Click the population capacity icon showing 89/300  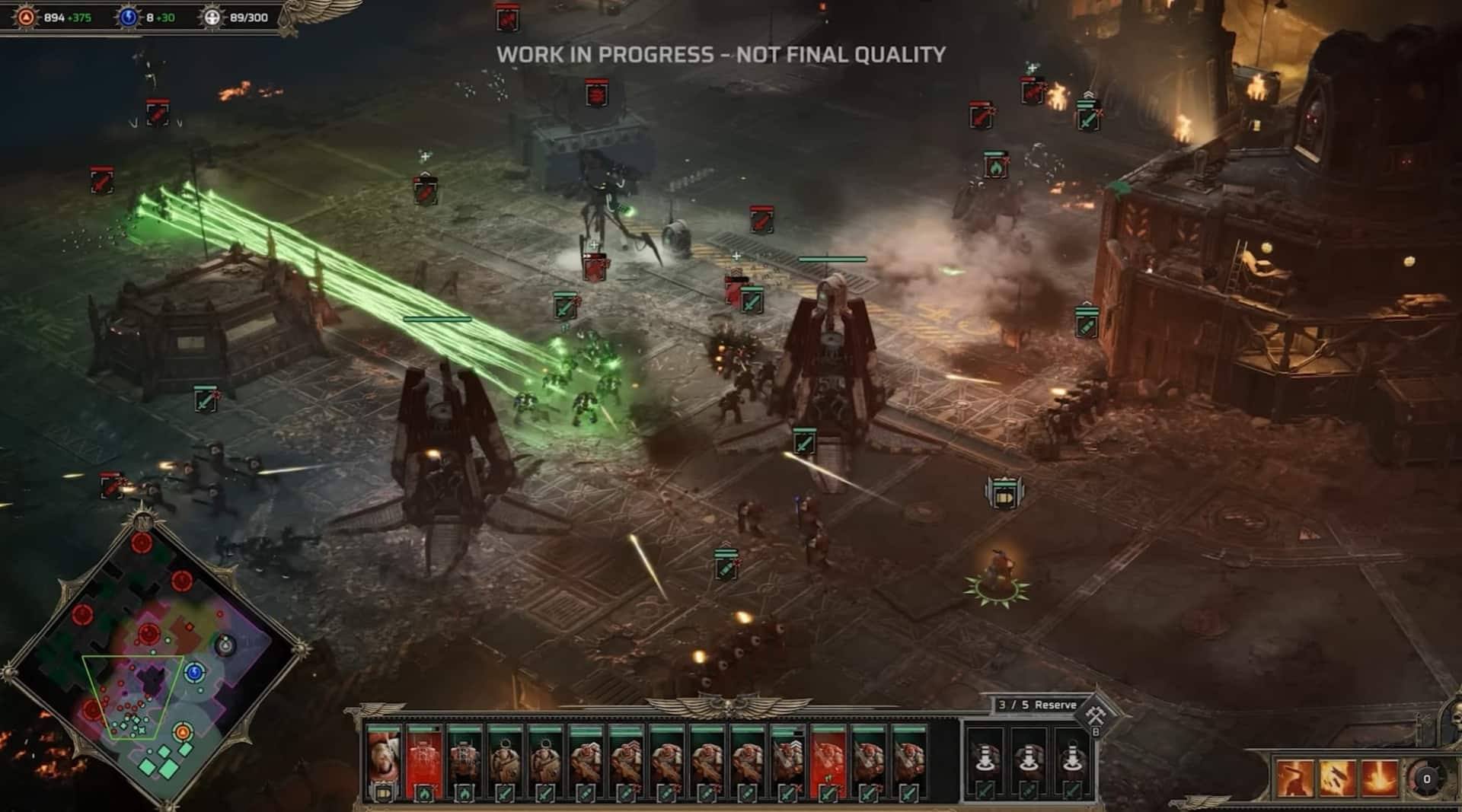point(212,17)
